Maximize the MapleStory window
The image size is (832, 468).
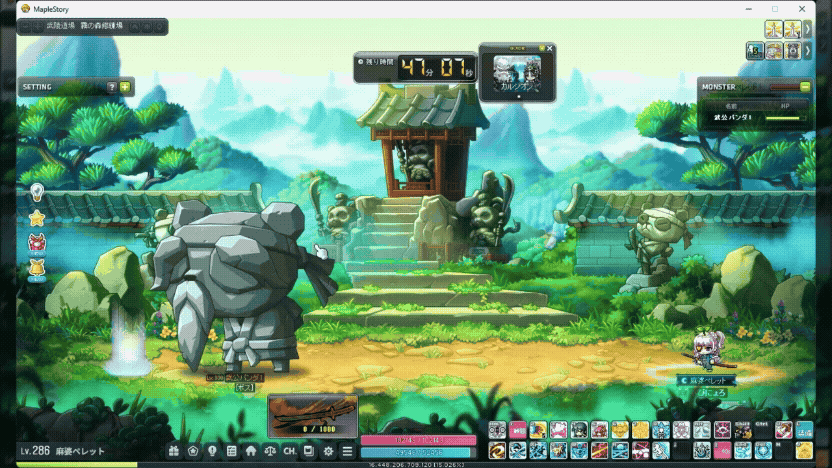(x=774, y=8)
